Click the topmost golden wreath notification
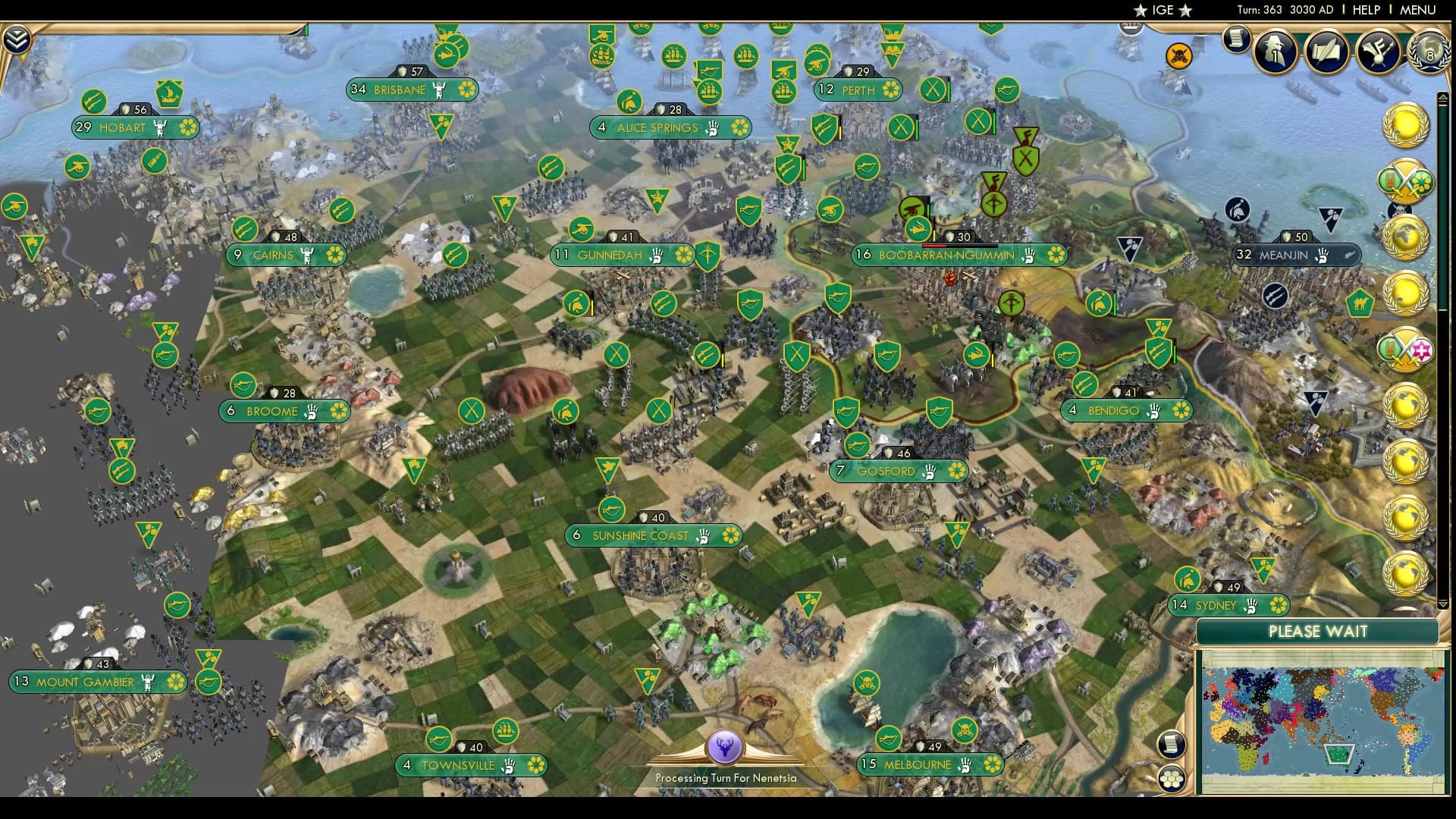Image resolution: width=1456 pixels, height=819 pixels. click(x=1407, y=124)
